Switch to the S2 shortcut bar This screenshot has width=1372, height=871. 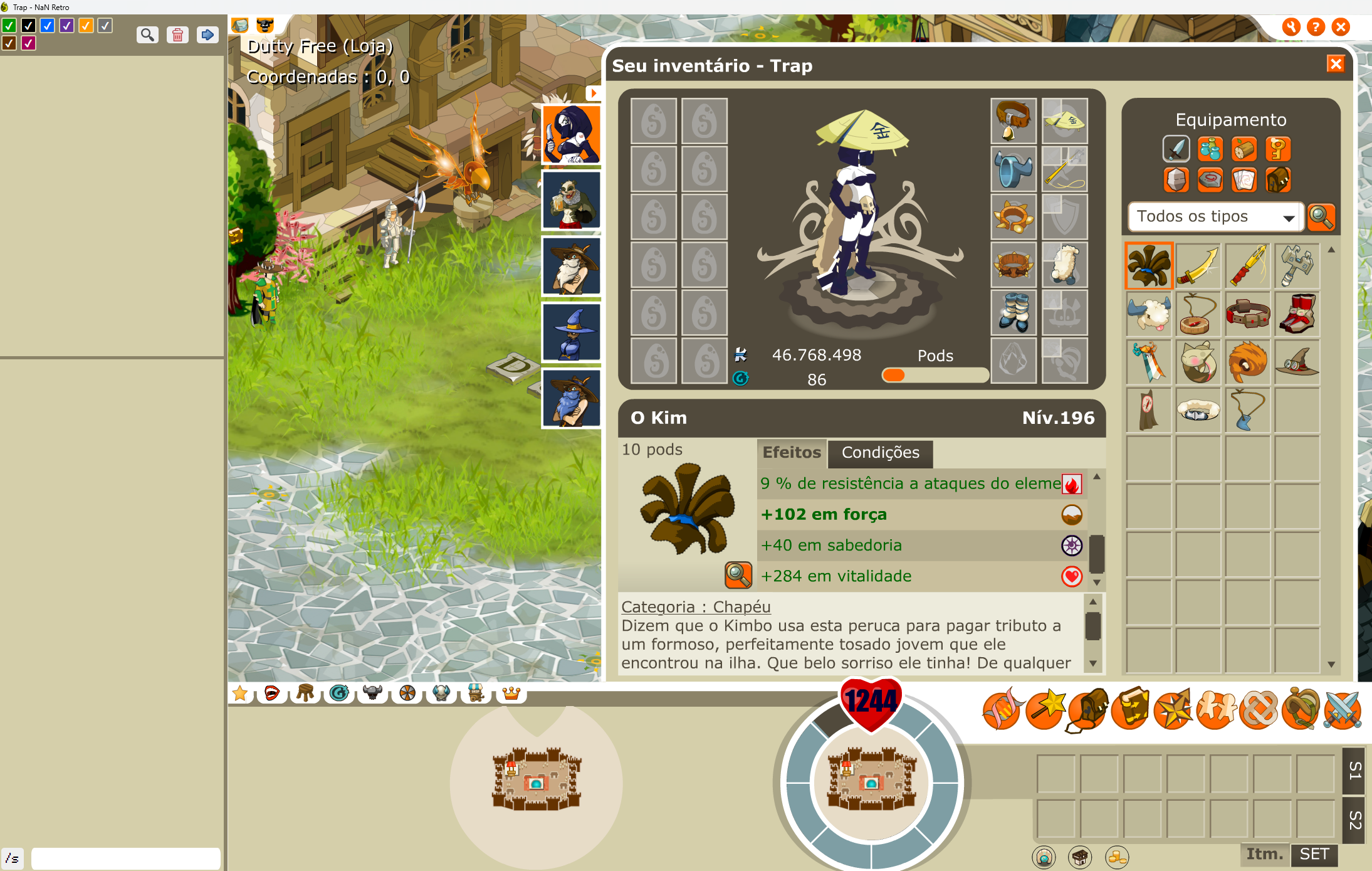click(1355, 819)
